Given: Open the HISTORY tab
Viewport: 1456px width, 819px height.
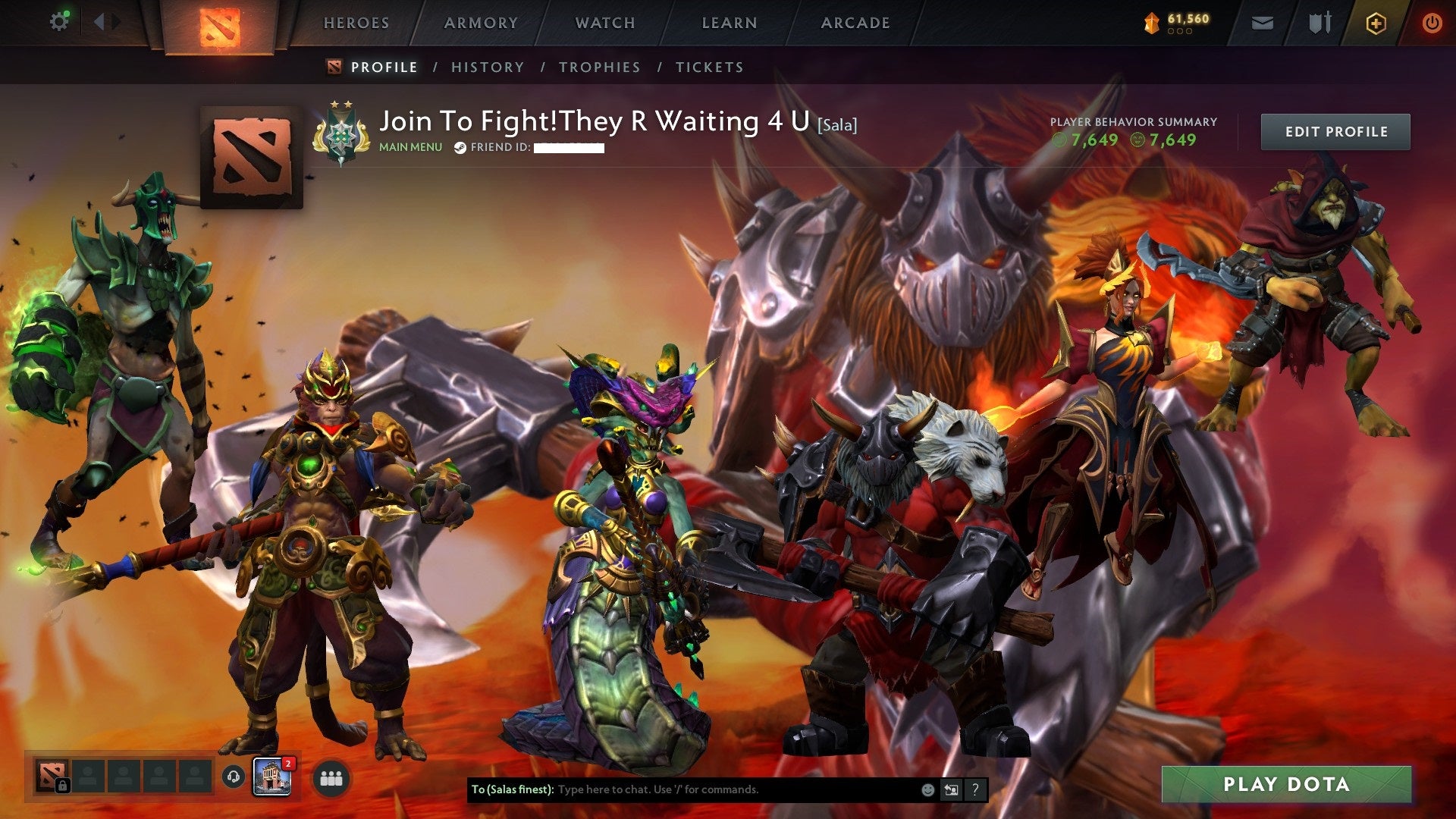Looking at the screenshot, I should point(487,67).
